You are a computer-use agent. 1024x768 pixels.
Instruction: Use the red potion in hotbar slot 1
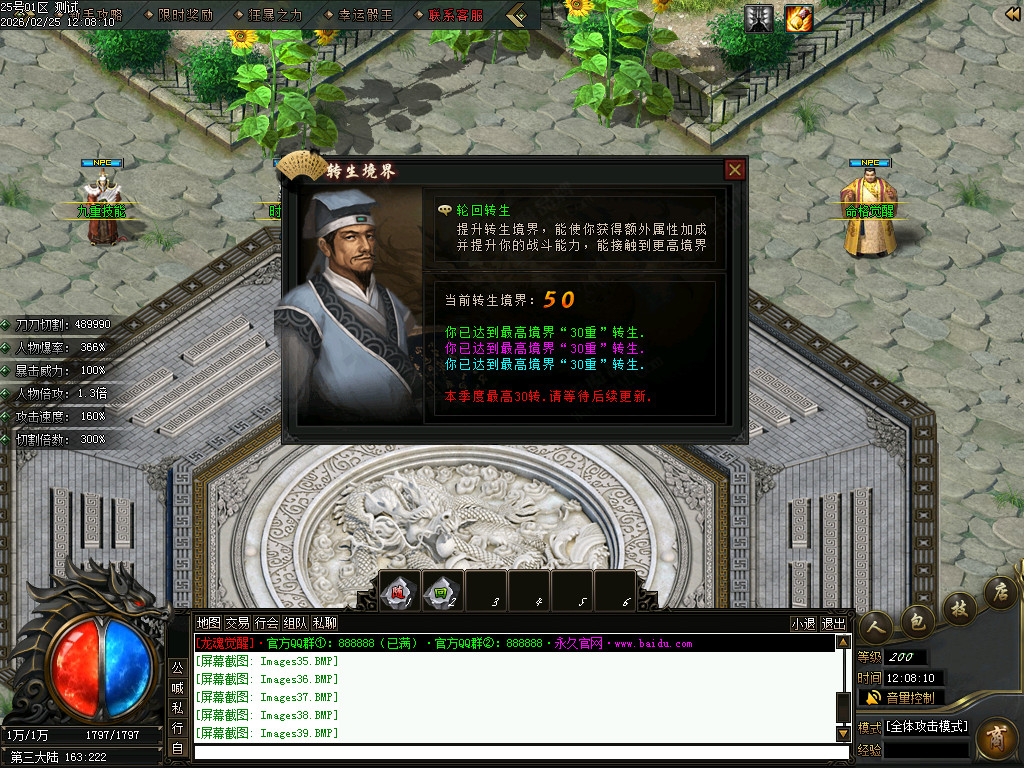(x=400, y=592)
